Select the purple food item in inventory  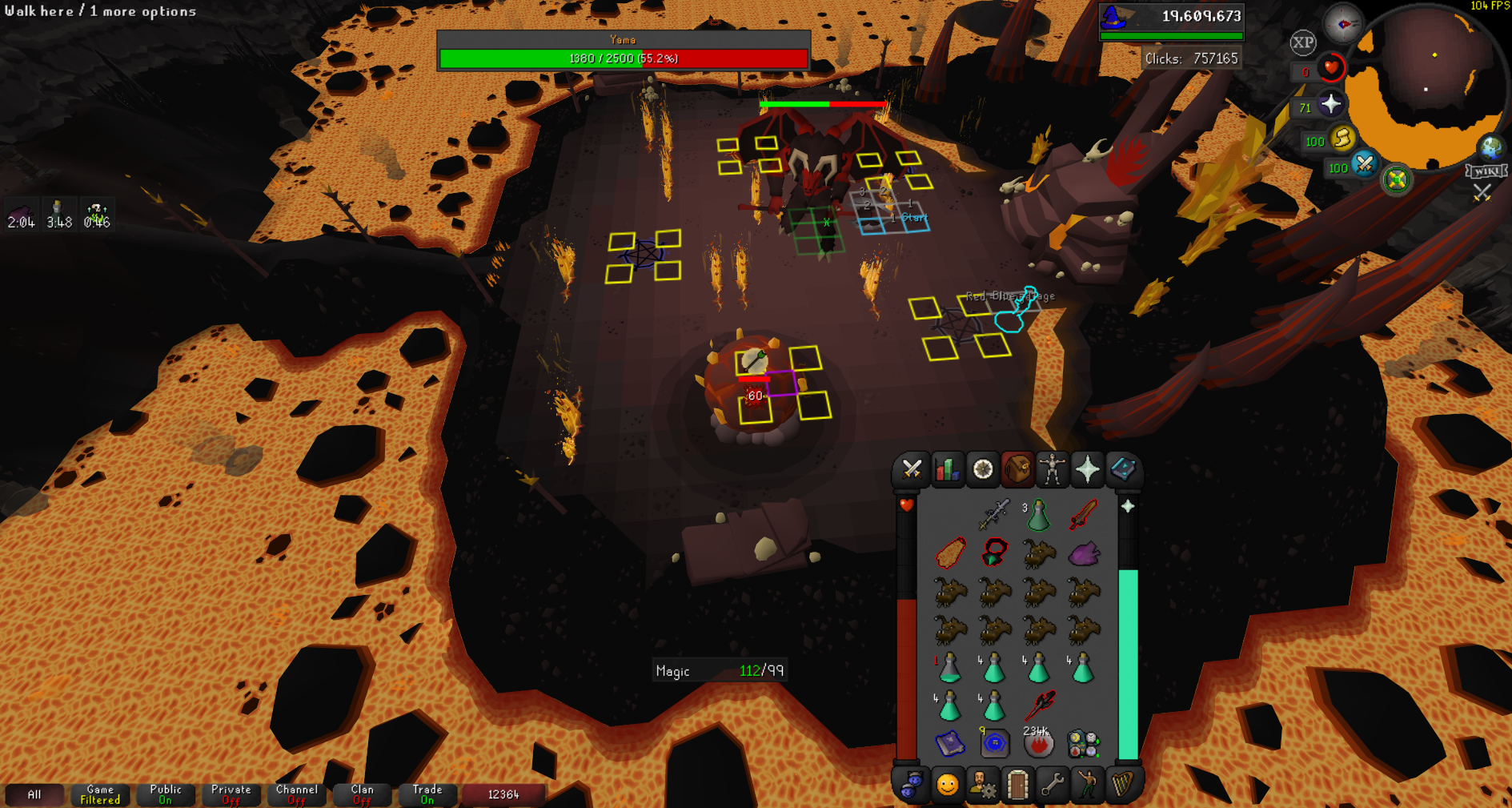click(x=1083, y=553)
